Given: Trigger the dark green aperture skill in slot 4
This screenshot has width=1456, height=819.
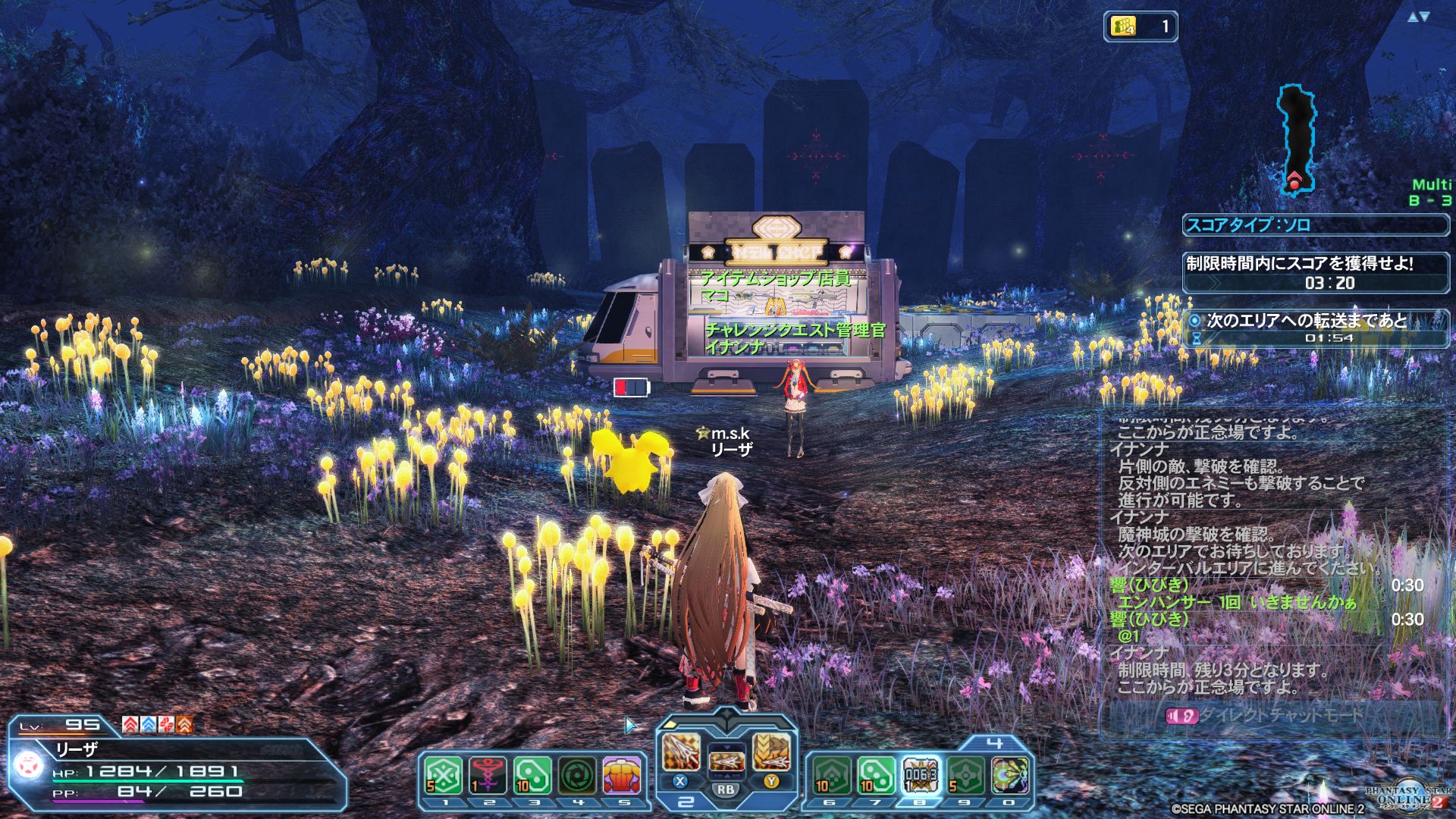Looking at the screenshot, I should coord(578,776).
